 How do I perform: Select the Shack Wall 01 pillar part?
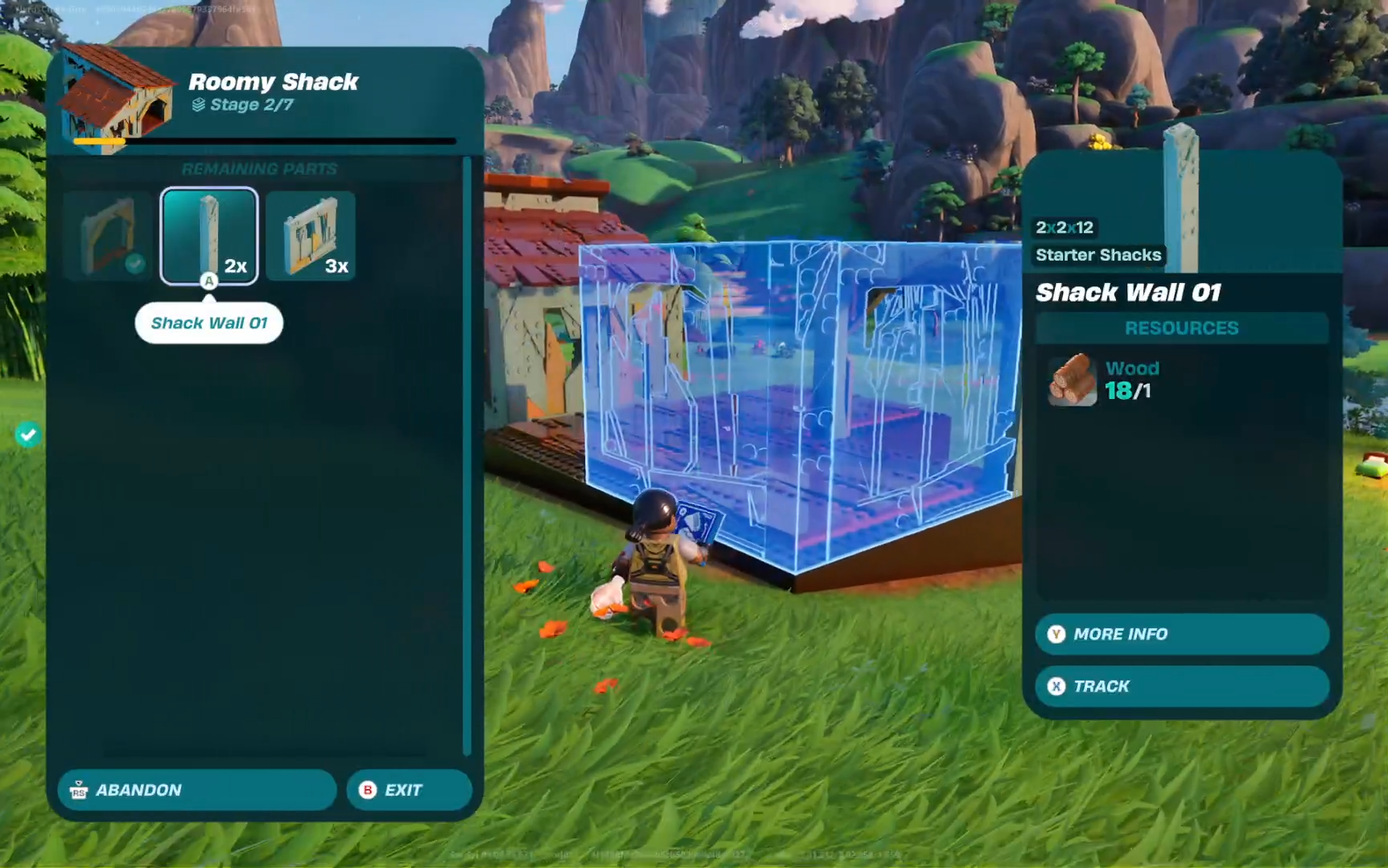pos(209,236)
